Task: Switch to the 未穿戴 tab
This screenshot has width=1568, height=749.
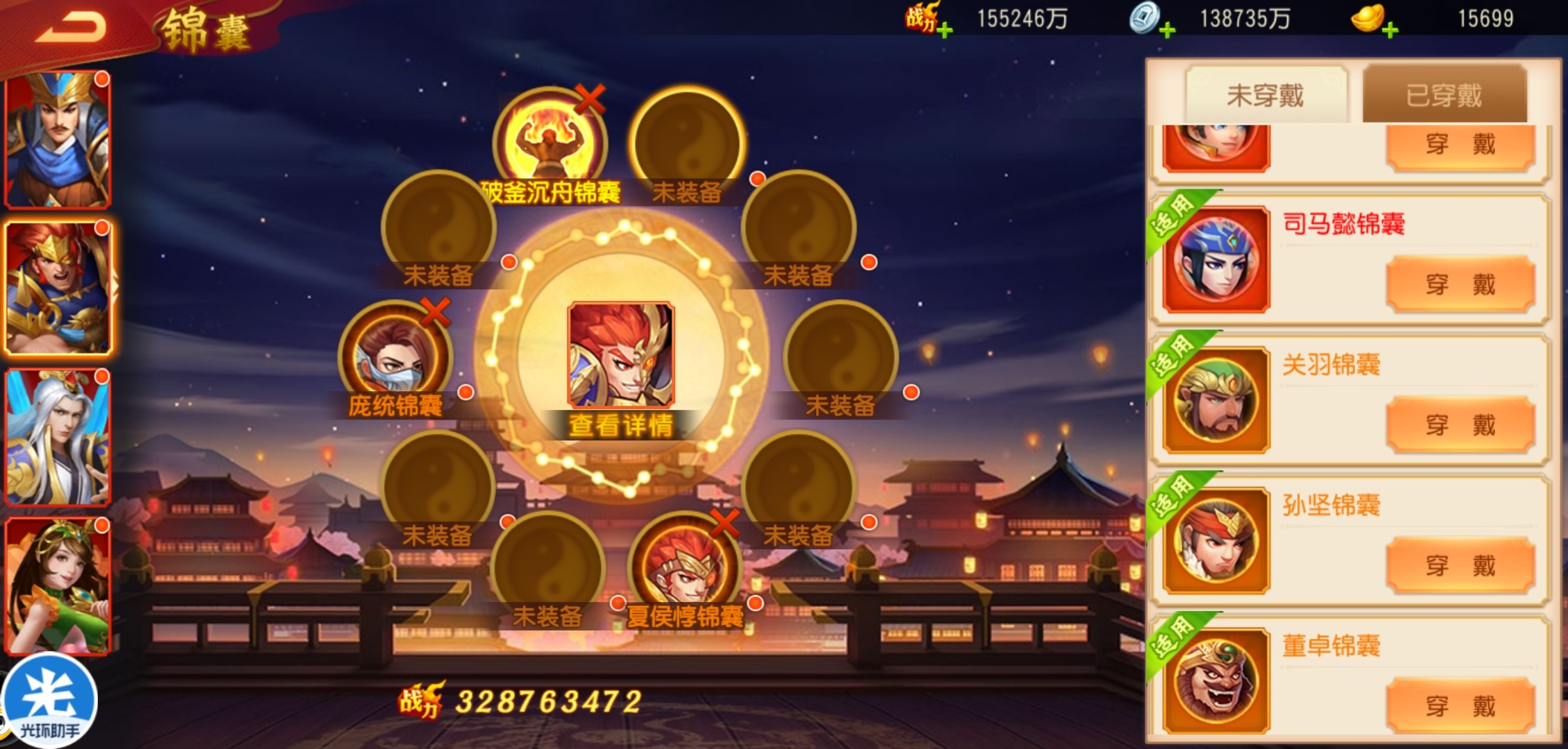Action: click(x=1266, y=95)
